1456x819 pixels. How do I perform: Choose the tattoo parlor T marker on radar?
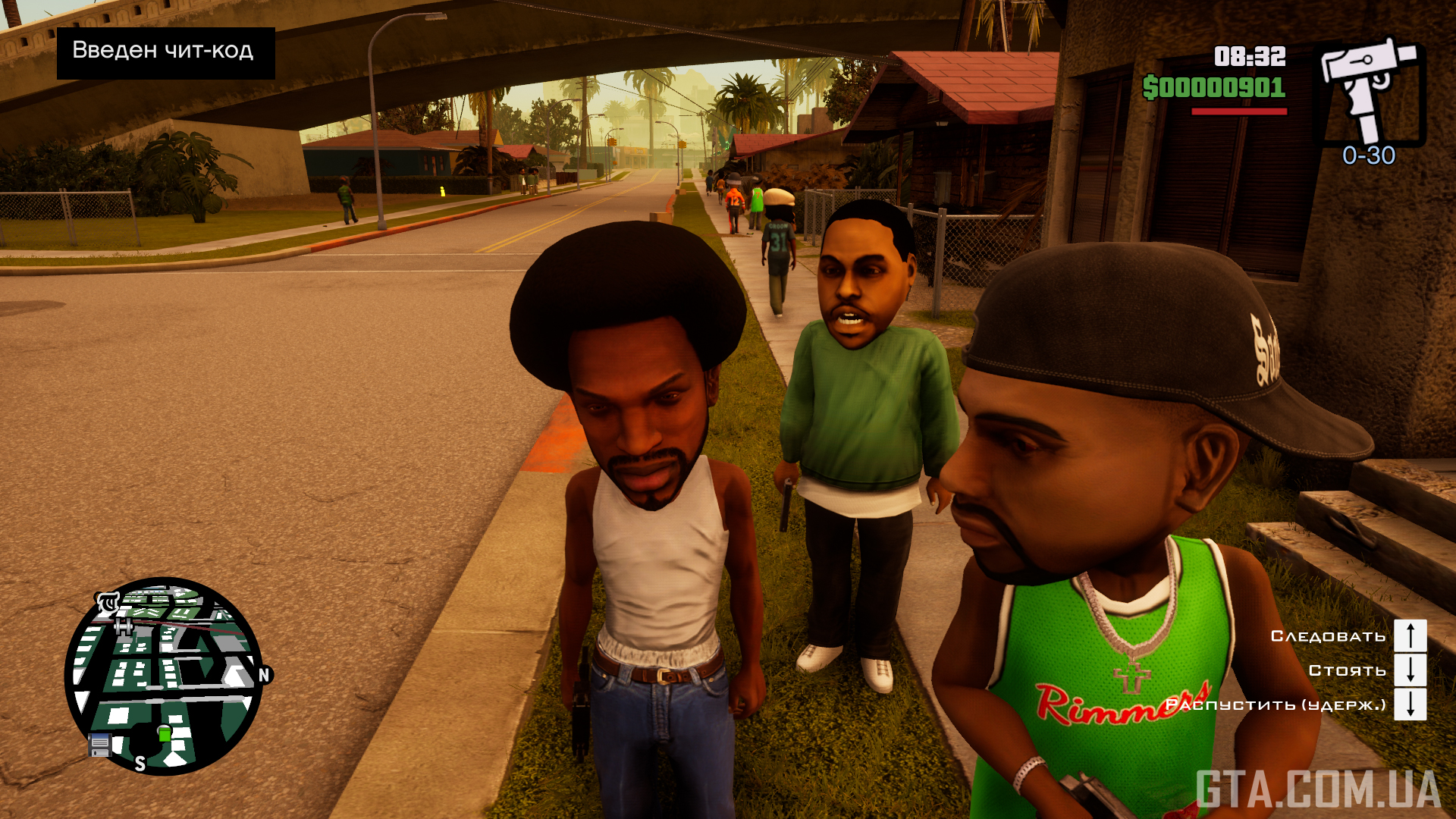(x=108, y=604)
